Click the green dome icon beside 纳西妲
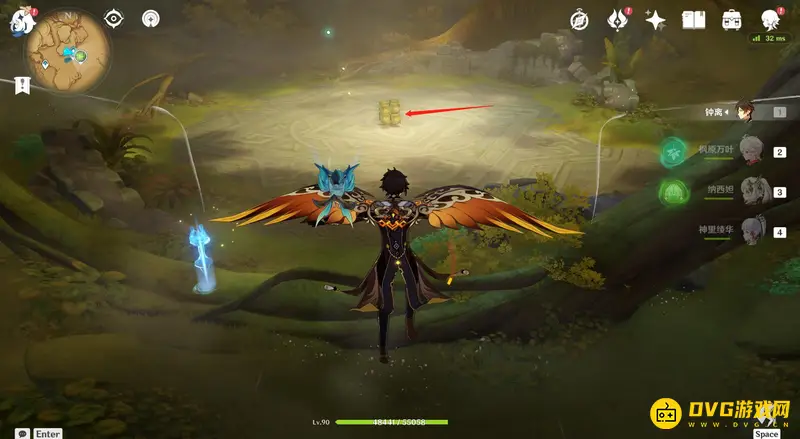 point(672,190)
